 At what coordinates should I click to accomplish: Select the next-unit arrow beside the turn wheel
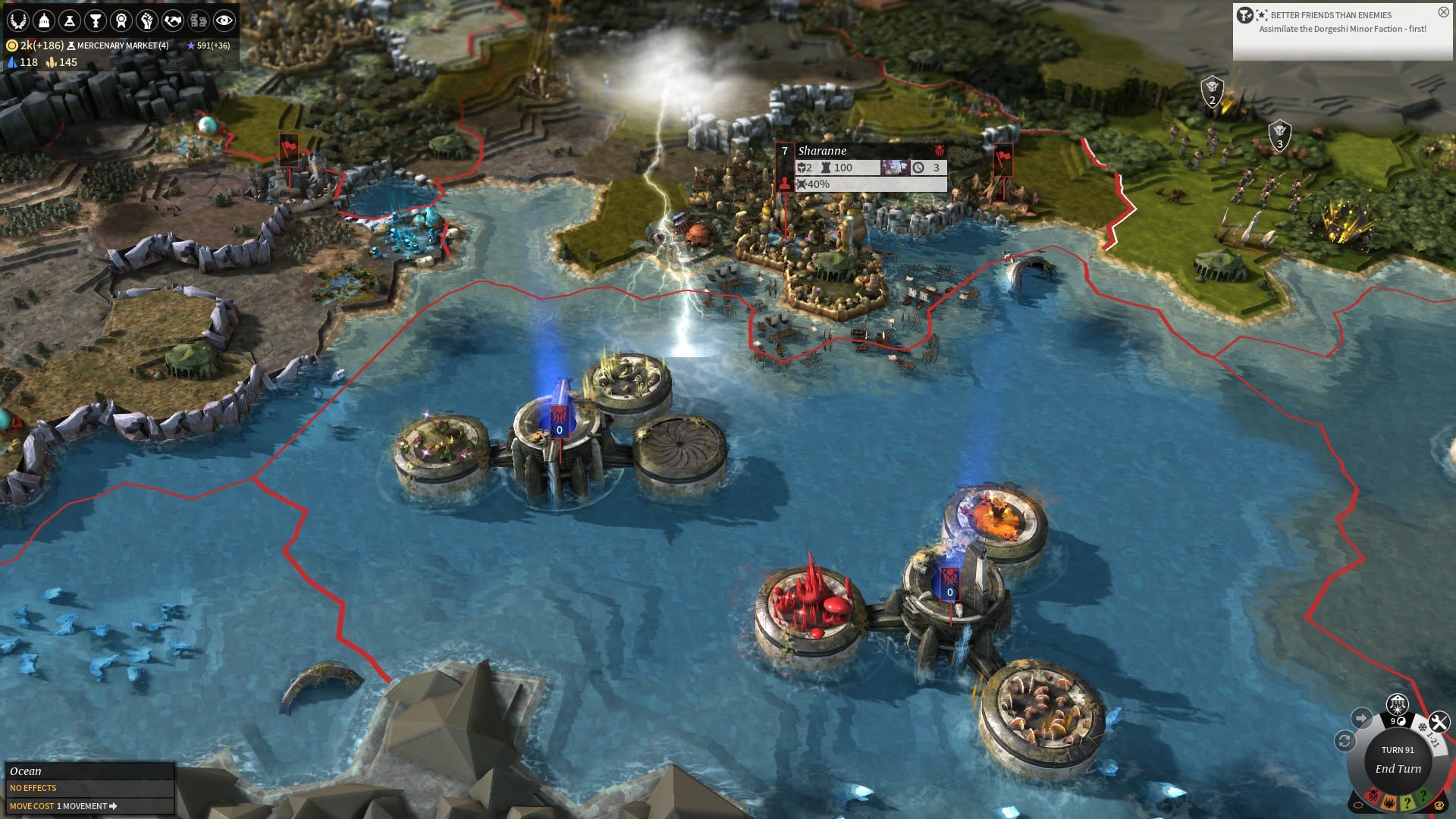tap(1362, 716)
